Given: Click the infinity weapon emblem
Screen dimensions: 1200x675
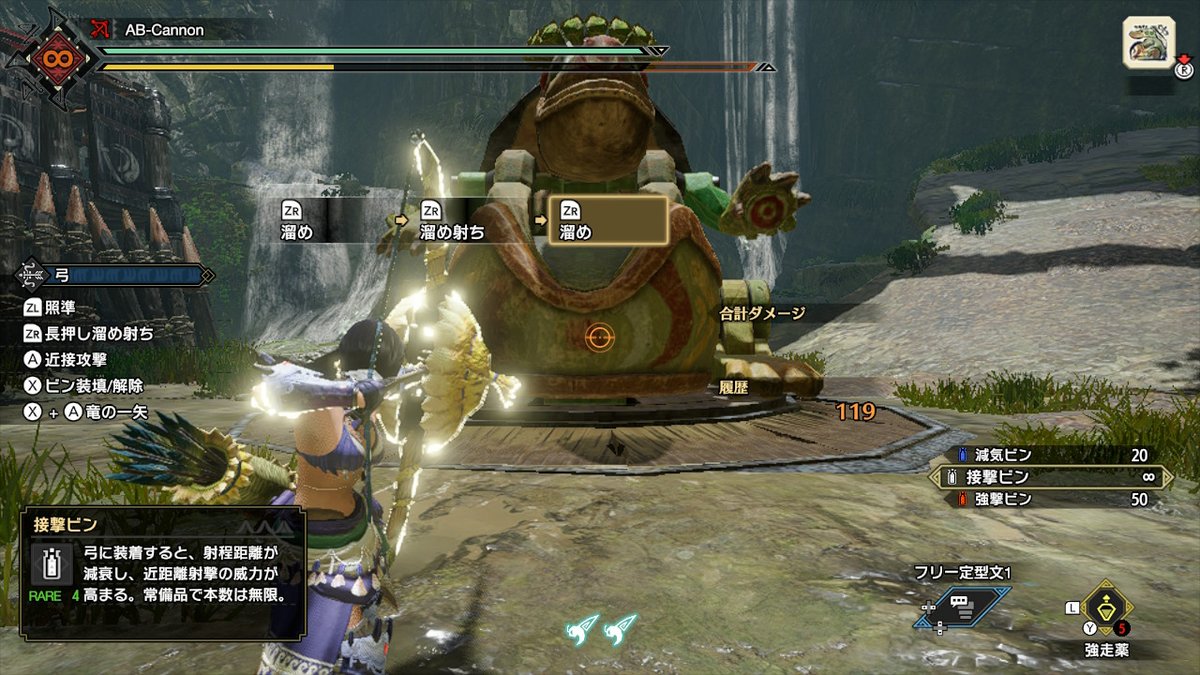Looking at the screenshot, I should click(x=51, y=56).
